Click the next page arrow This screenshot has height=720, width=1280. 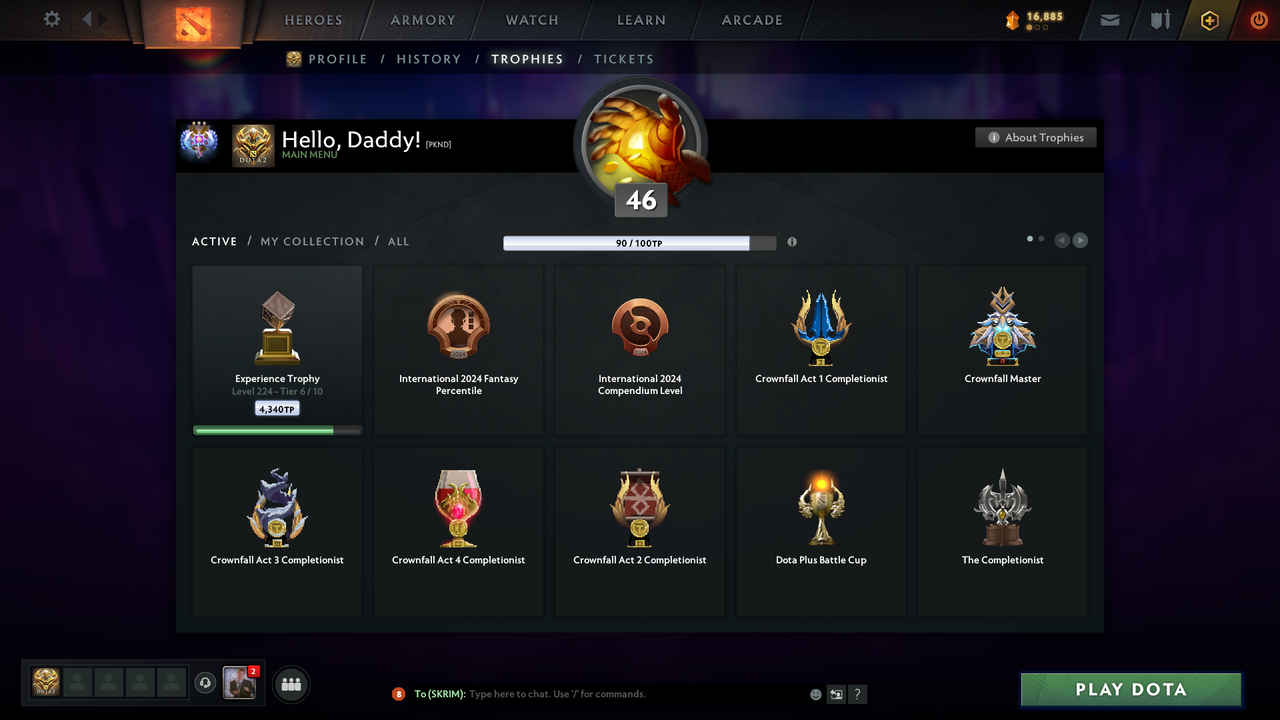[x=1080, y=240]
